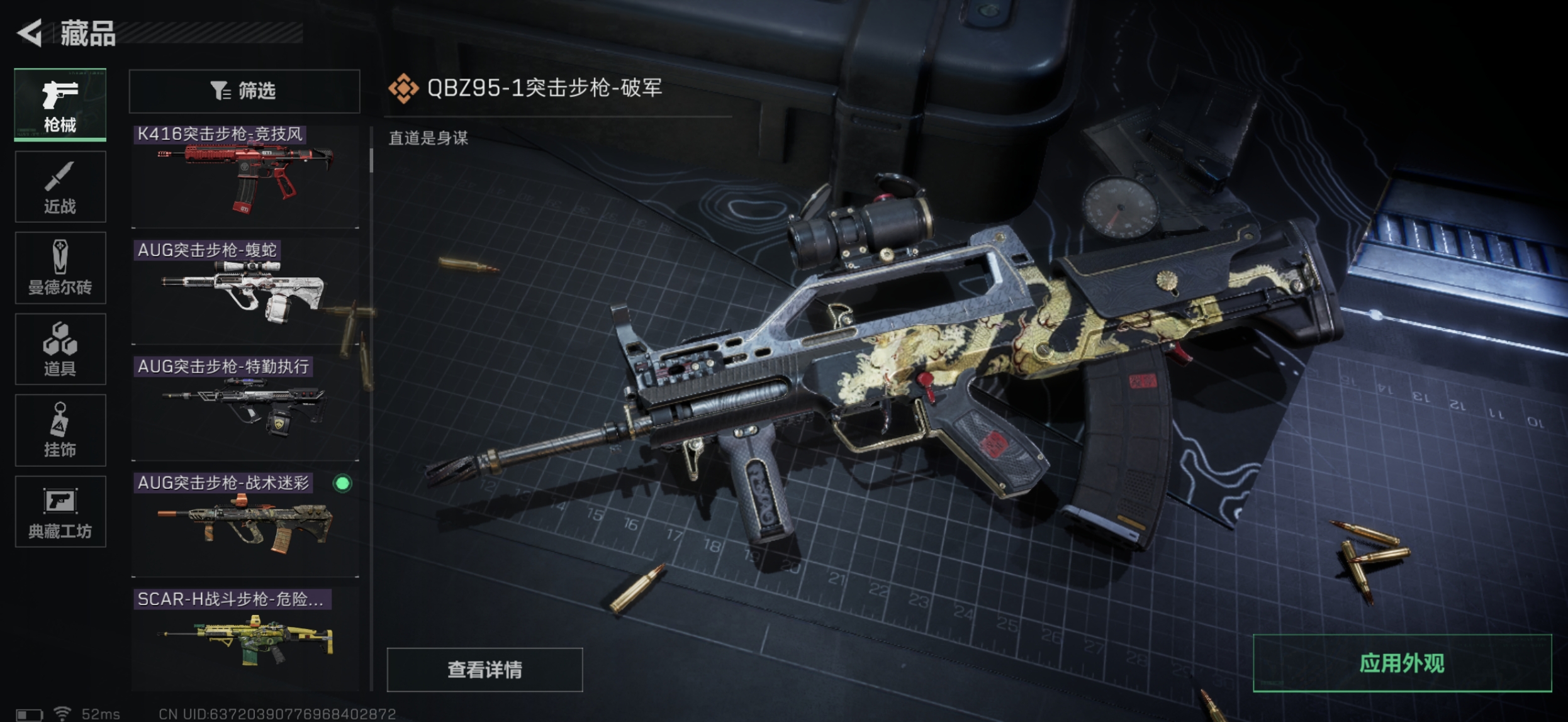Switch to the 道具 items category
This screenshot has height=722, width=1568.
pos(60,349)
